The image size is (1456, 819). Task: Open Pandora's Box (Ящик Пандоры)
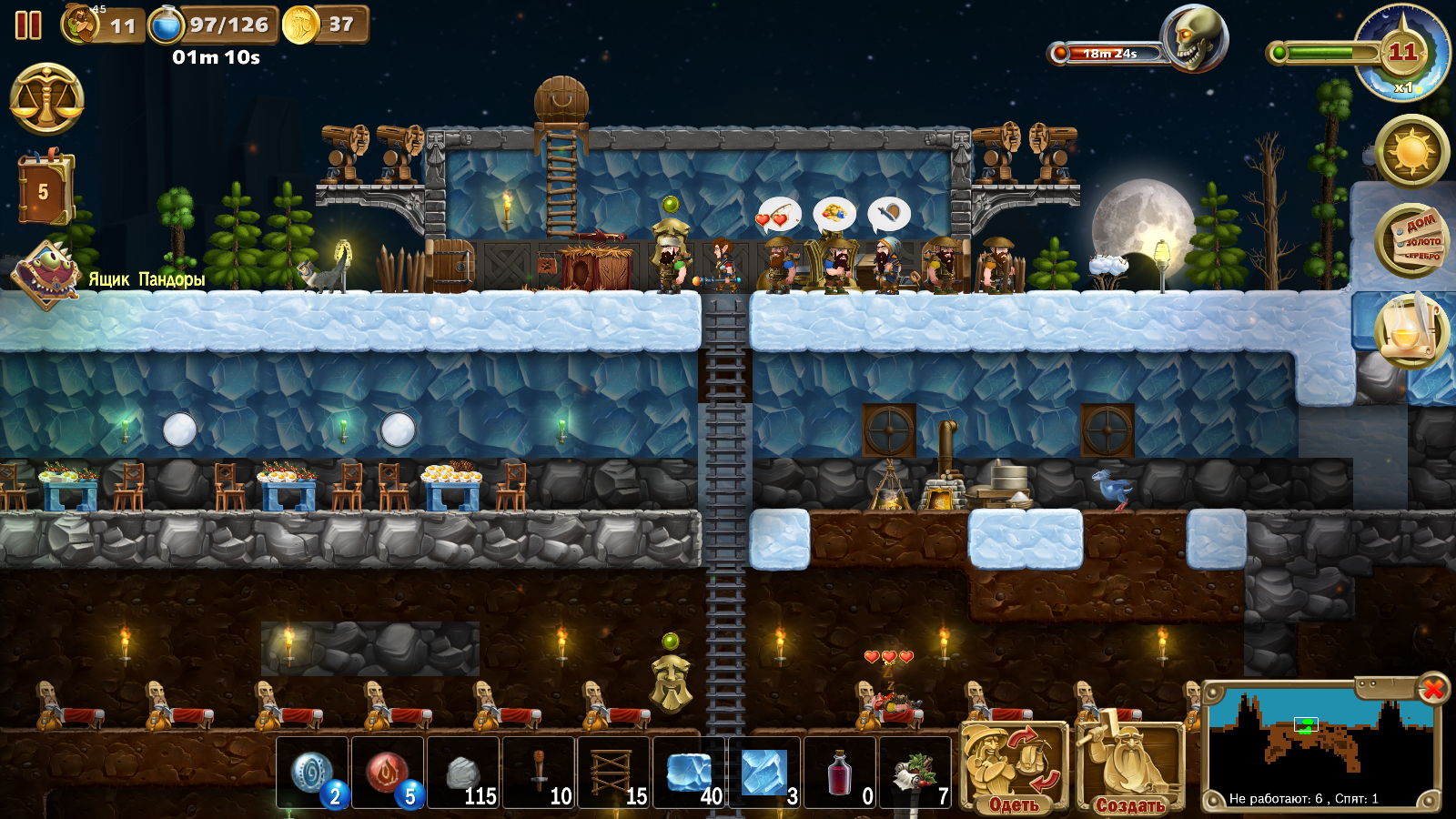pos(45,274)
